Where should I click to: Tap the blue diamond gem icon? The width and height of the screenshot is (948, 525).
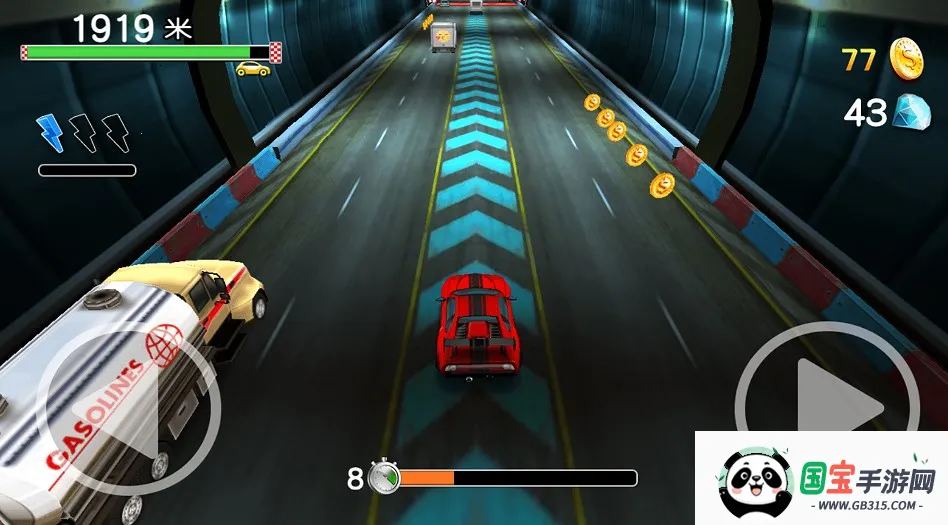click(x=911, y=112)
